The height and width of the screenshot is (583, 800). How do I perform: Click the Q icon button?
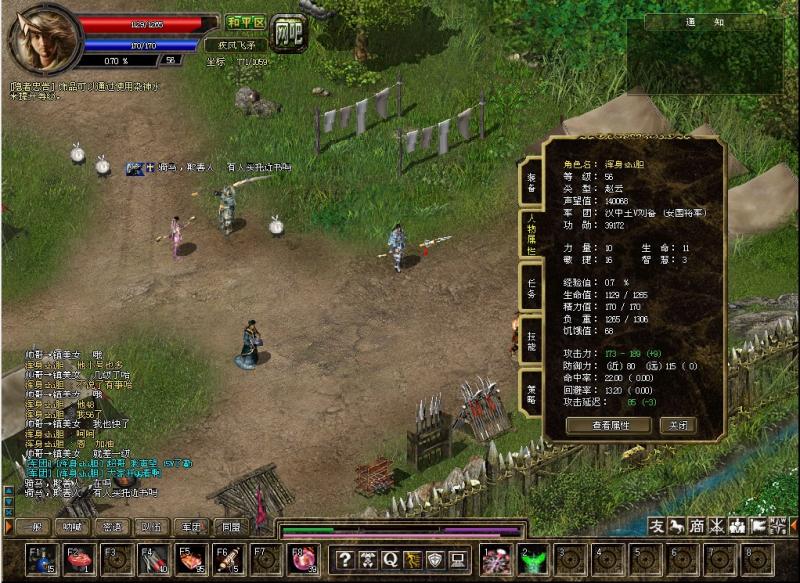coord(389,560)
